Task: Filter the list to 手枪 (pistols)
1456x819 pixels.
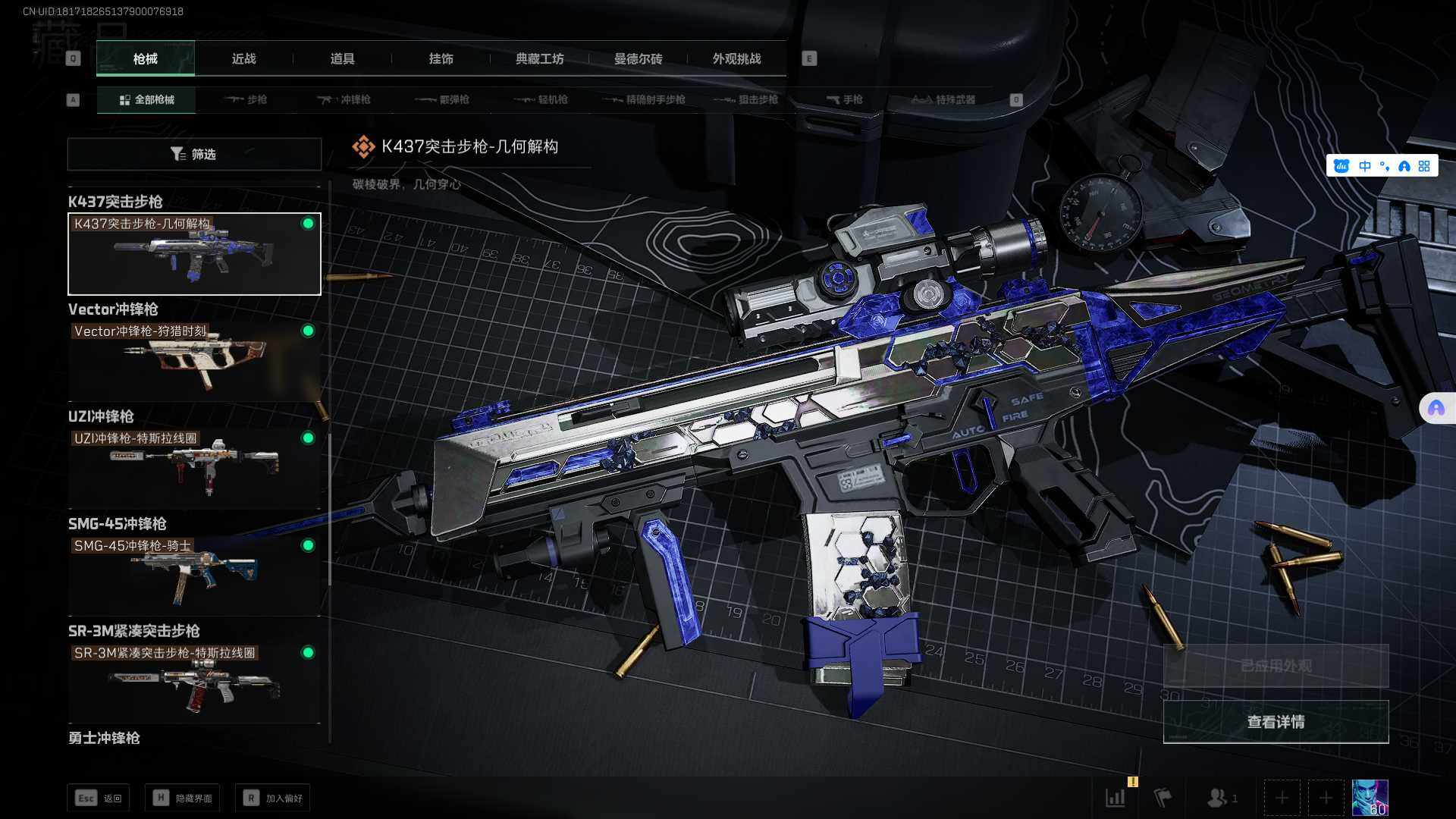Action: click(844, 99)
